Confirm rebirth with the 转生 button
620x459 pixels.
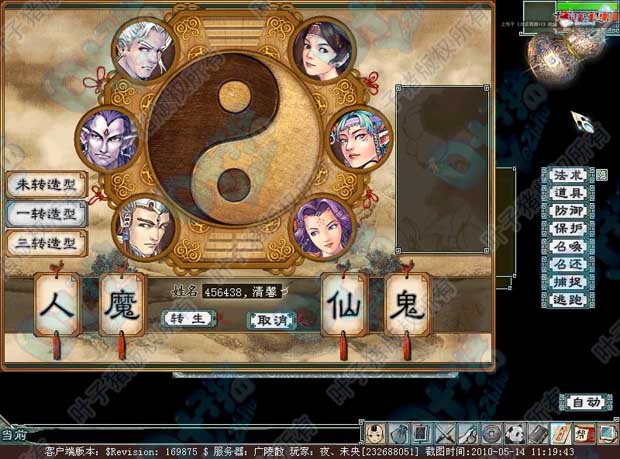(188, 318)
